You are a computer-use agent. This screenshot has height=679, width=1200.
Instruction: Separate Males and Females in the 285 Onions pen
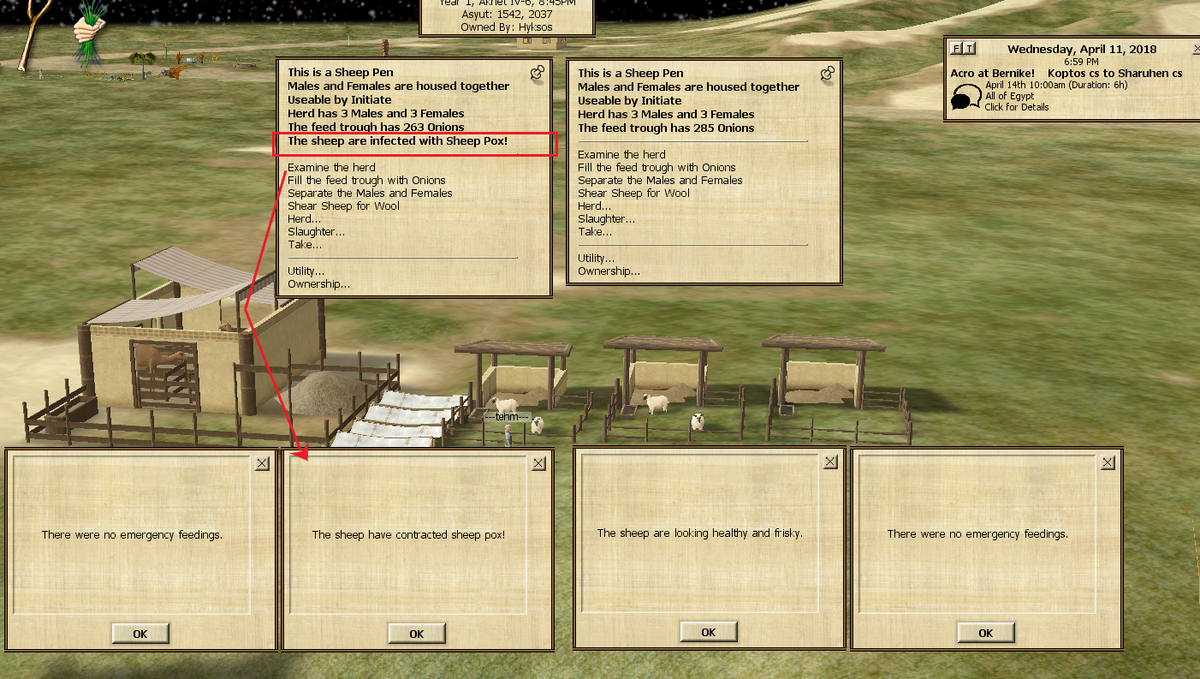pos(660,181)
